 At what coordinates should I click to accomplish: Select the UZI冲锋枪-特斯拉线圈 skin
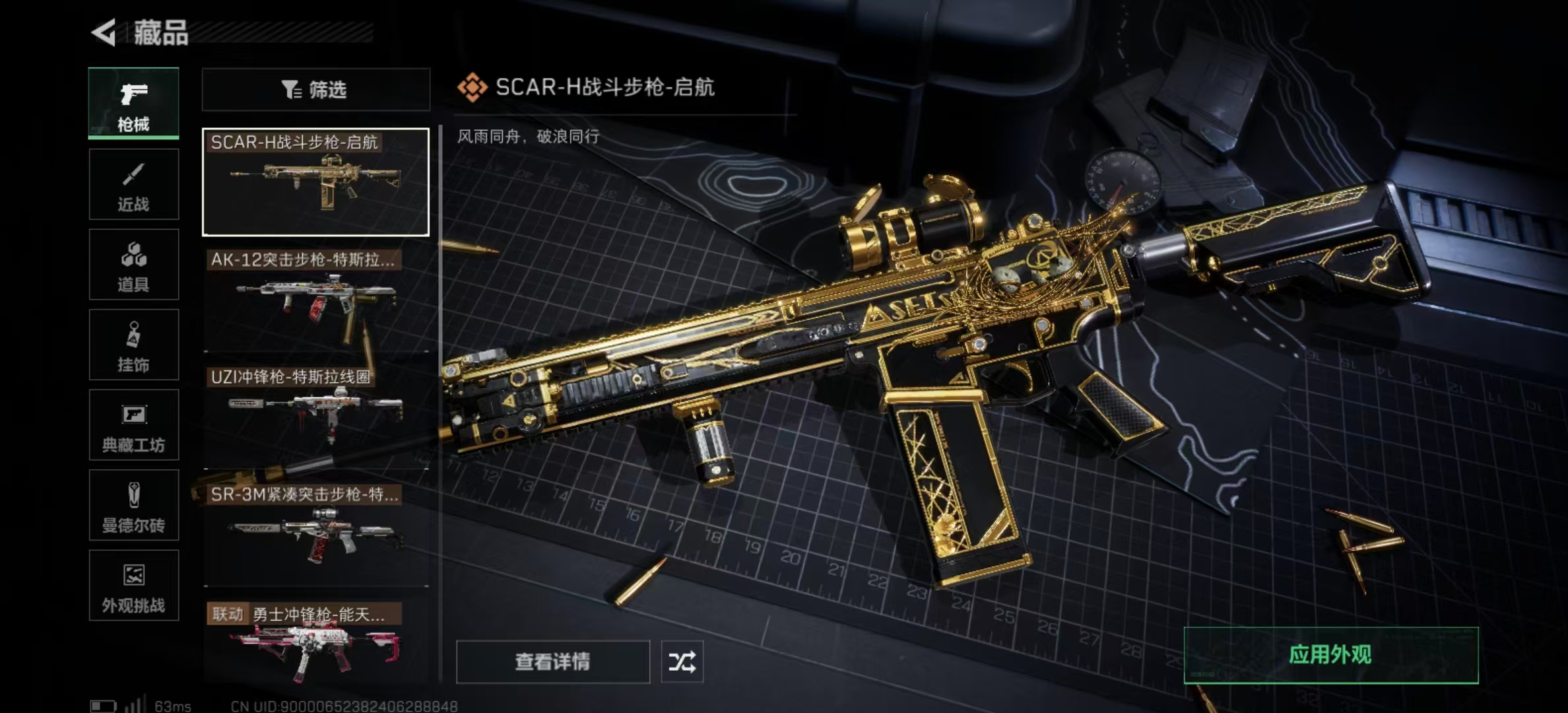[315, 417]
